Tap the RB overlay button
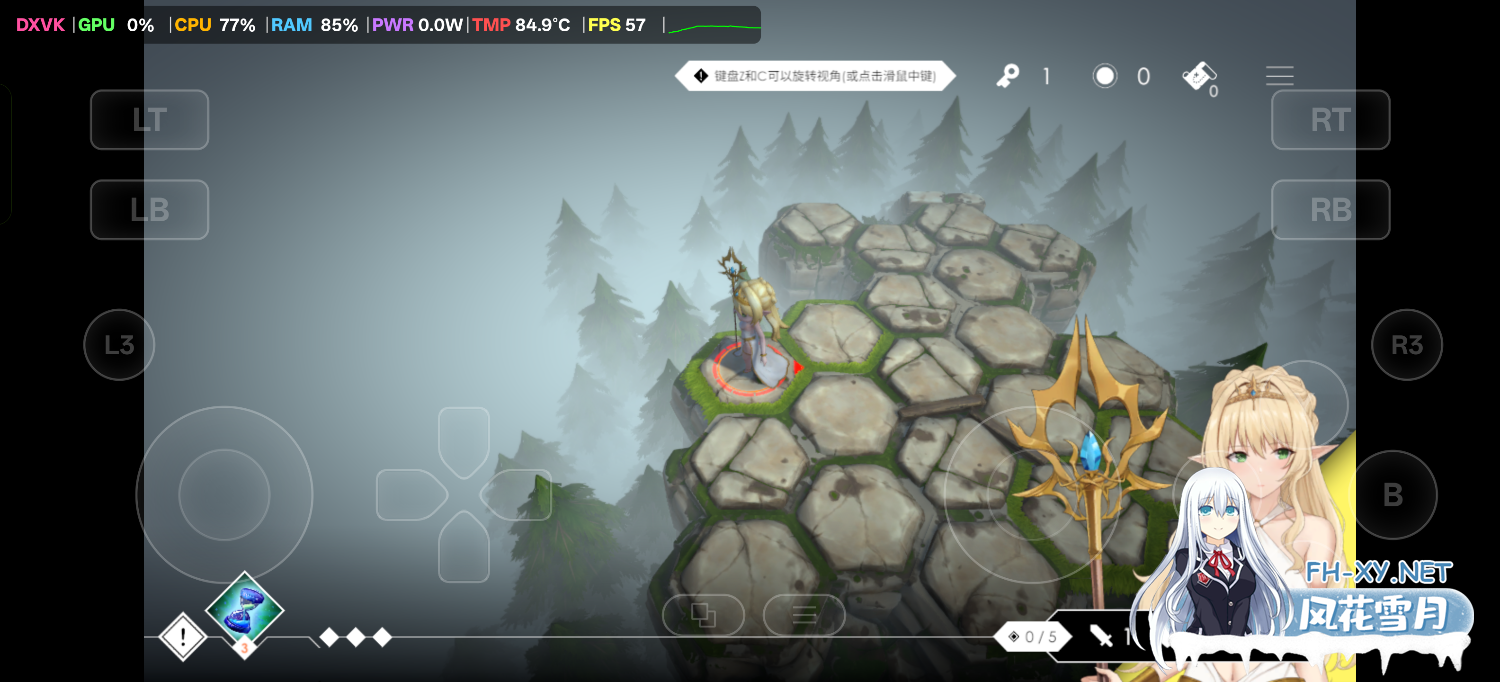 (1330, 210)
